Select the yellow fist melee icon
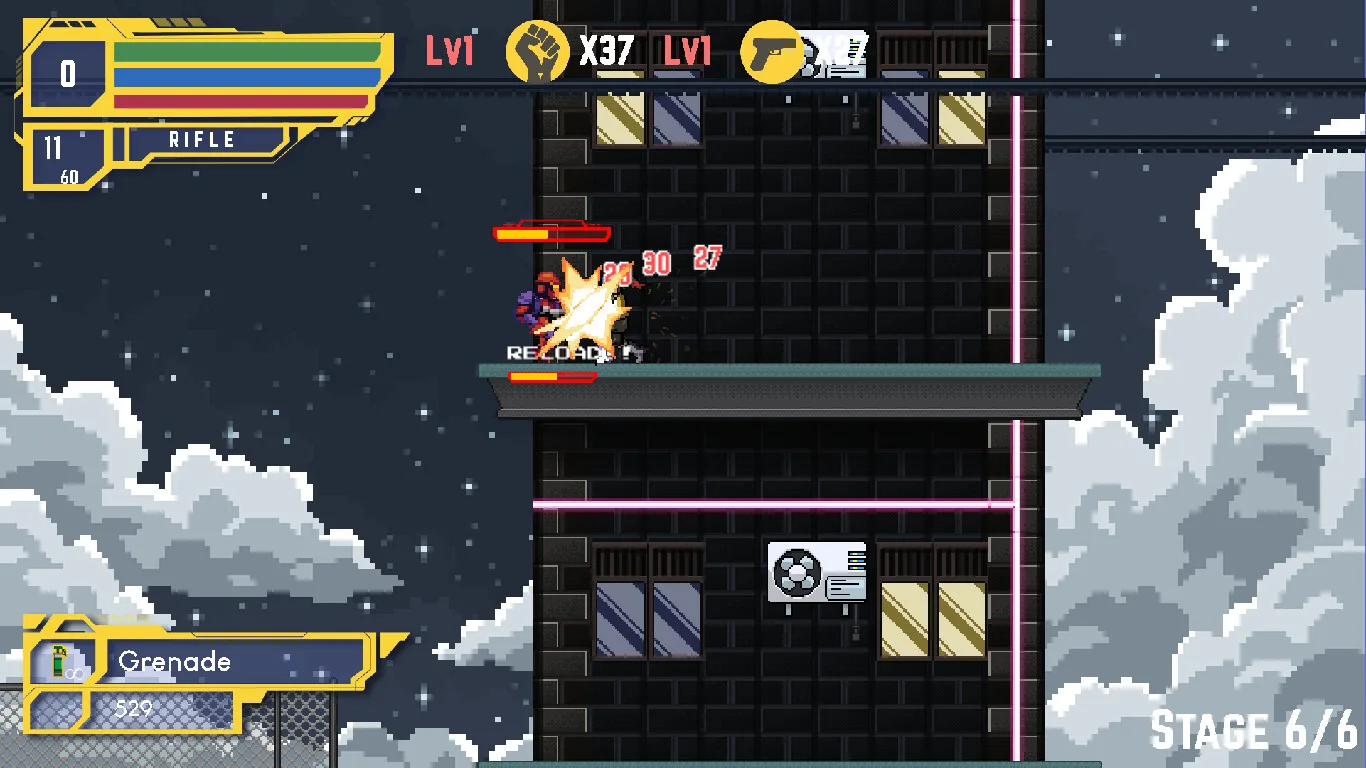Viewport: 1366px width, 768px height. coord(538,51)
